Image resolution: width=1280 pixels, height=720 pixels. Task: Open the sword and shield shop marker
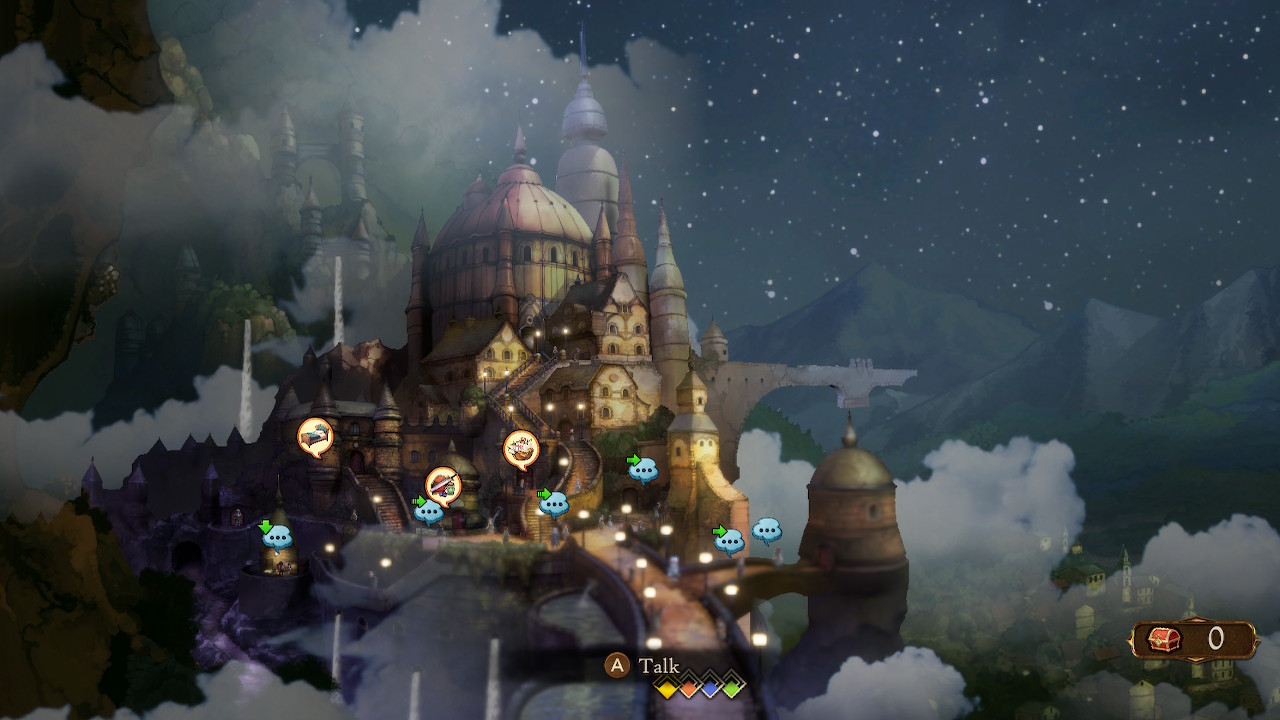pos(443,485)
